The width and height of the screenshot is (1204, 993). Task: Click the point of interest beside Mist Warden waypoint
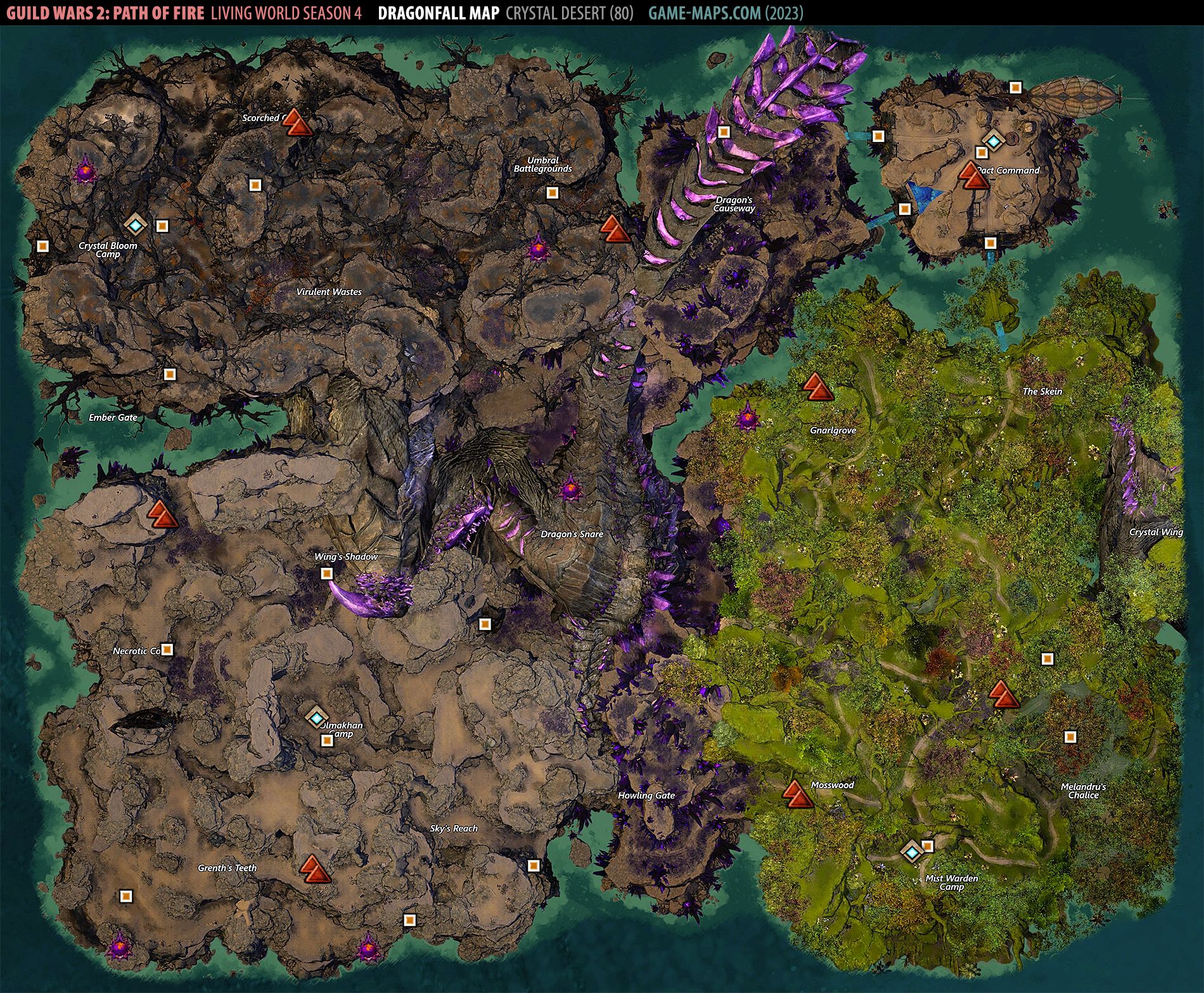pyautogui.click(x=927, y=846)
